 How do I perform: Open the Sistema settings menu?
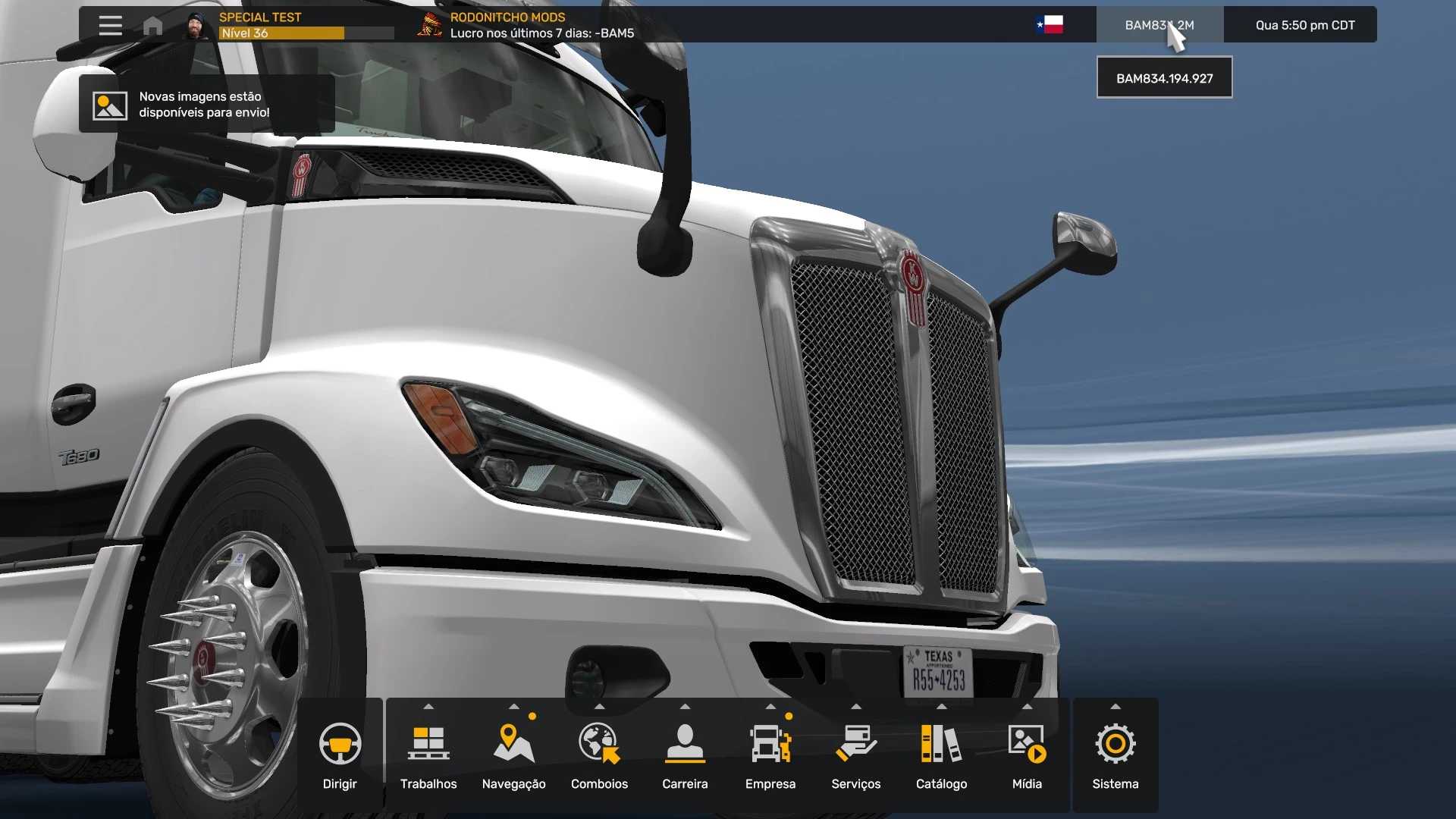coord(1115,755)
